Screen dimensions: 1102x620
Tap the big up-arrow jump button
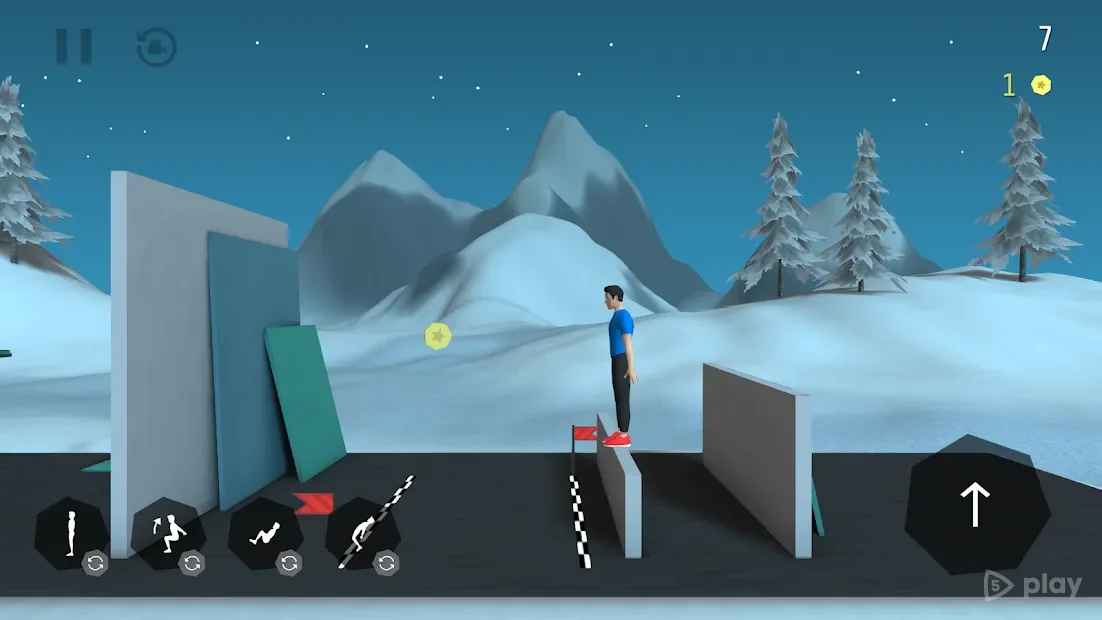976,505
